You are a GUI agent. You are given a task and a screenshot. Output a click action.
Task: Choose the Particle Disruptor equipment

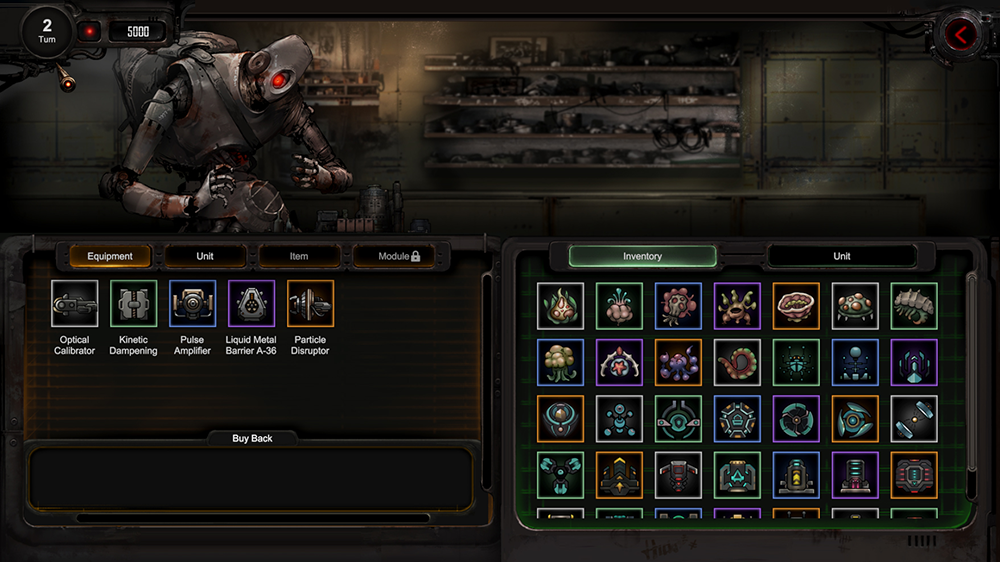pyautogui.click(x=310, y=303)
